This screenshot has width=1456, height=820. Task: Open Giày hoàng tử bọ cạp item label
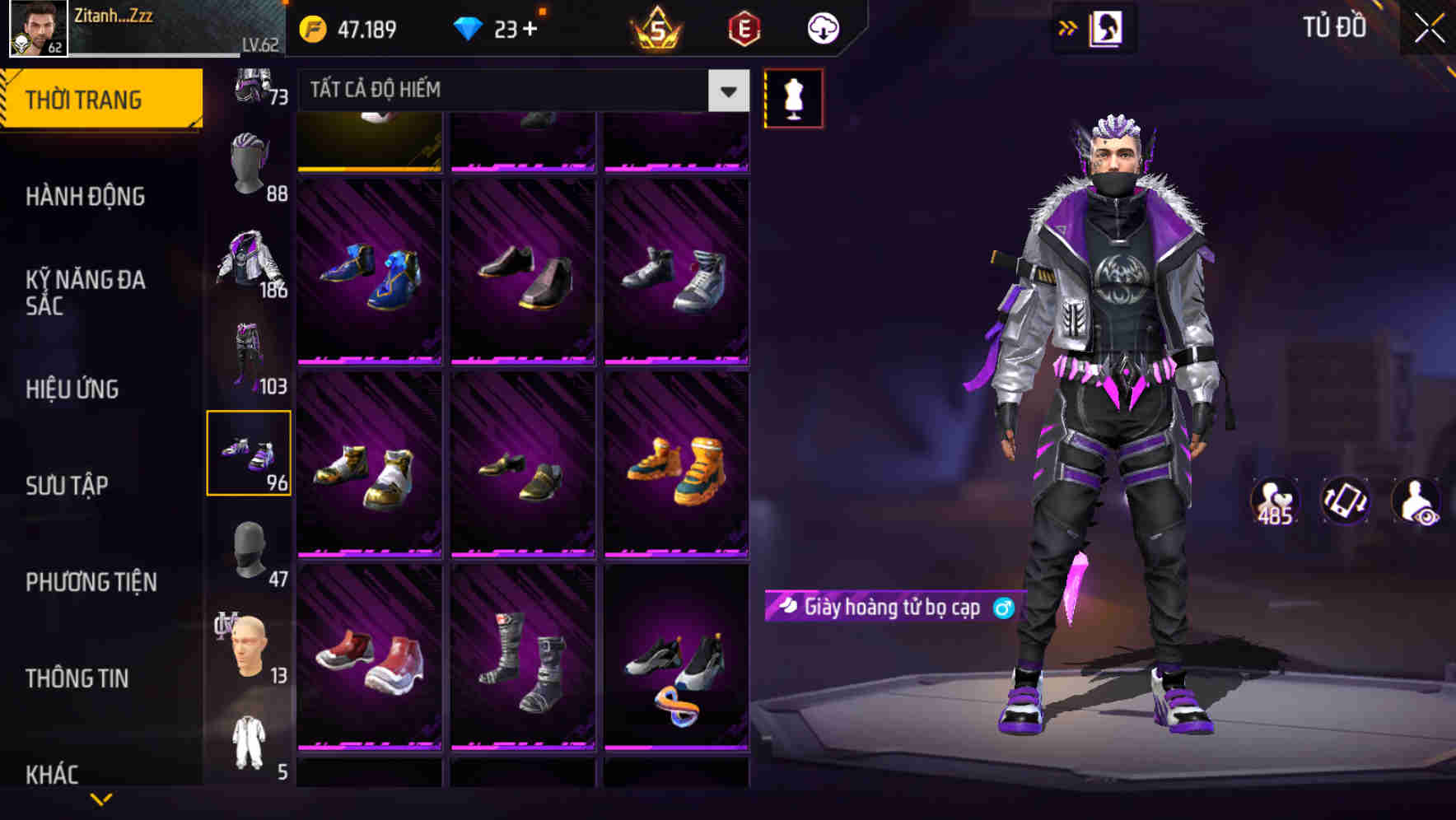coord(889,609)
